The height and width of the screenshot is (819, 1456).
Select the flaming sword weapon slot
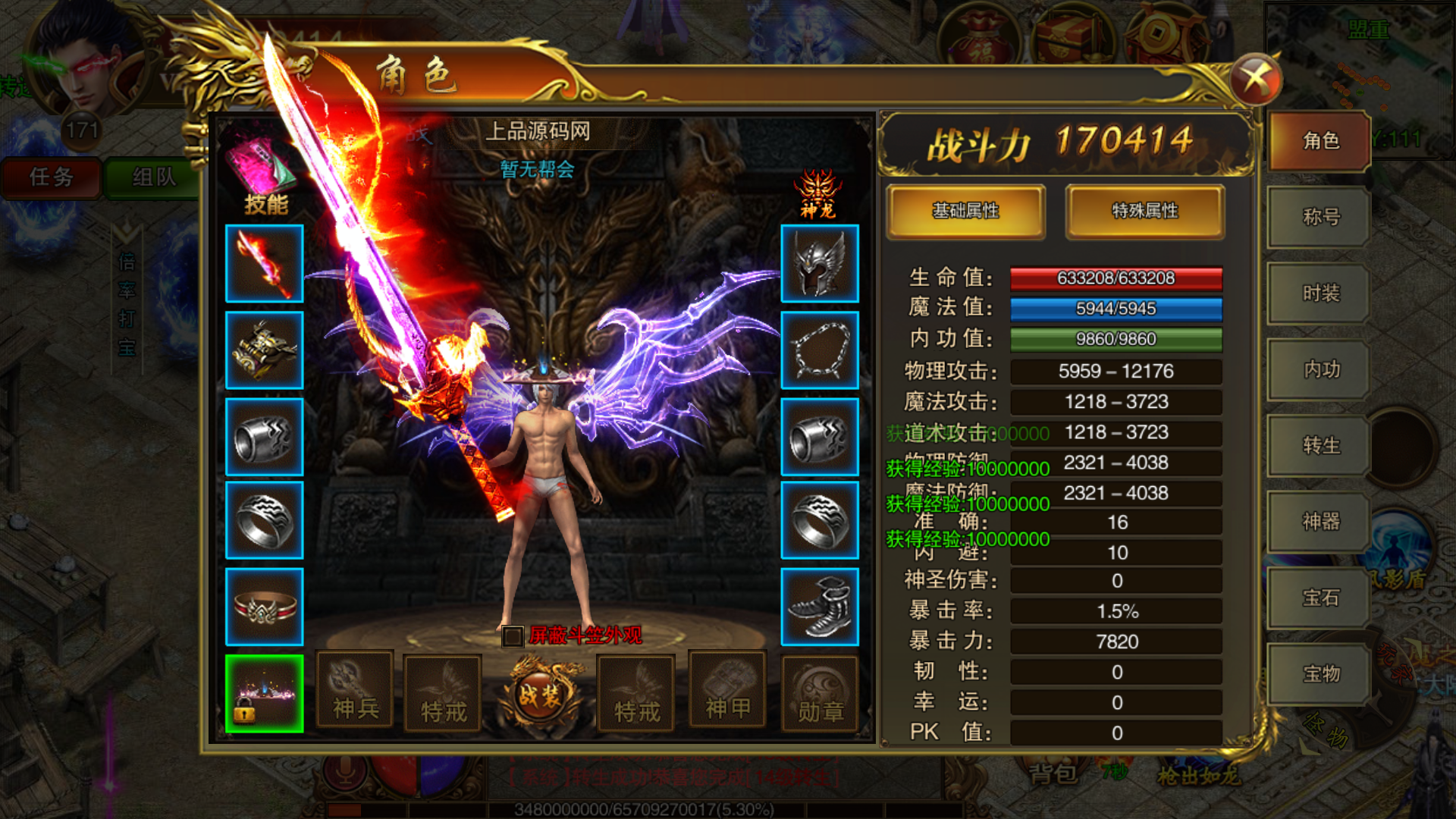coord(265,264)
